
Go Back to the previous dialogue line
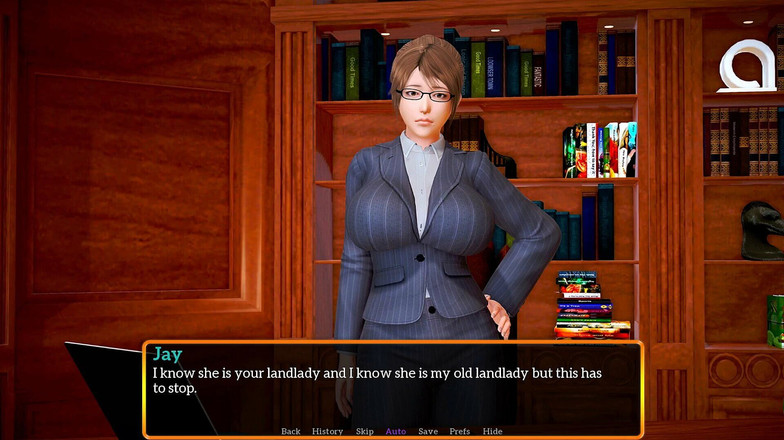pos(290,431)
